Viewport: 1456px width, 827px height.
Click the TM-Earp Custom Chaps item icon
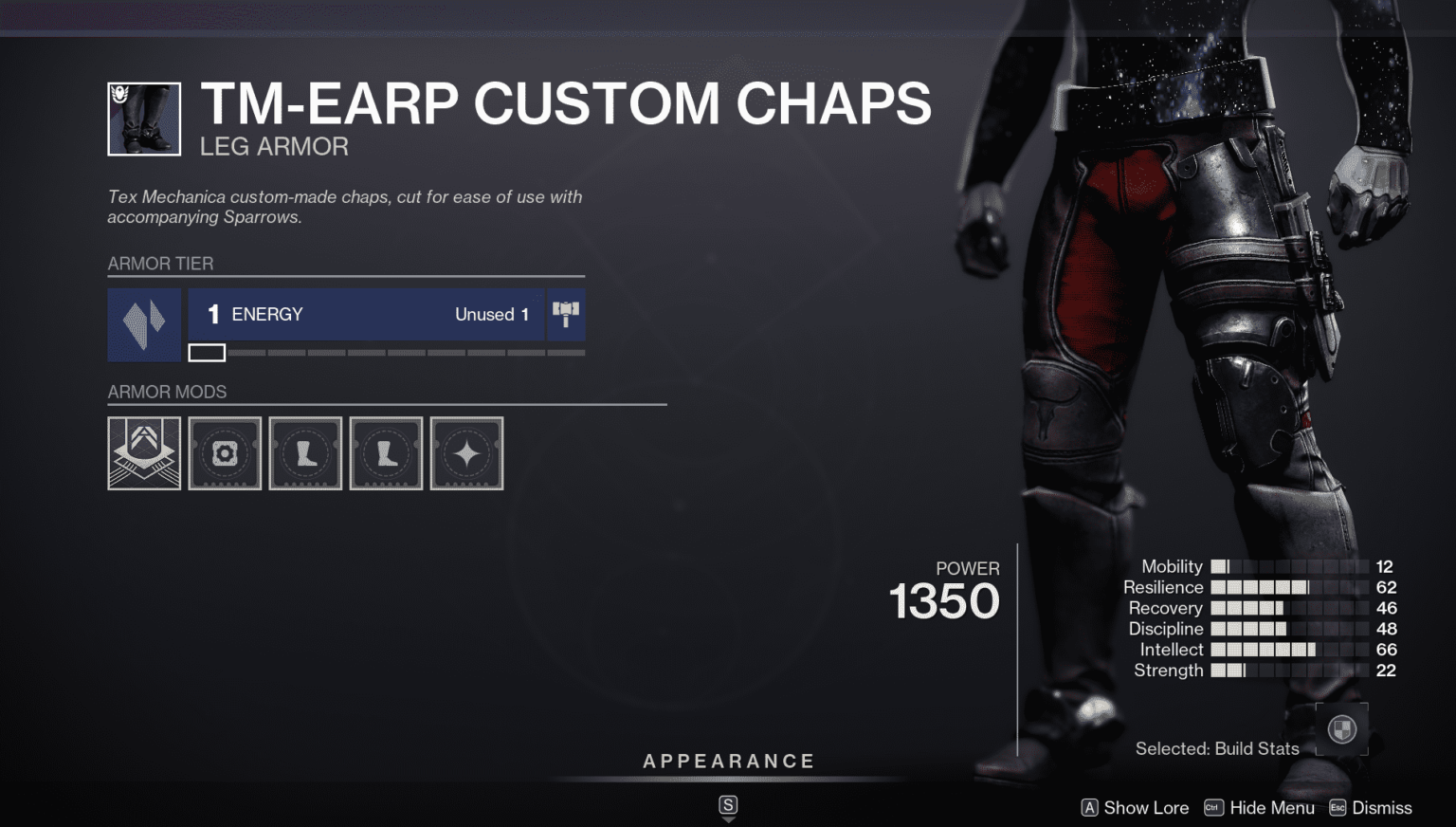point(144,119)
